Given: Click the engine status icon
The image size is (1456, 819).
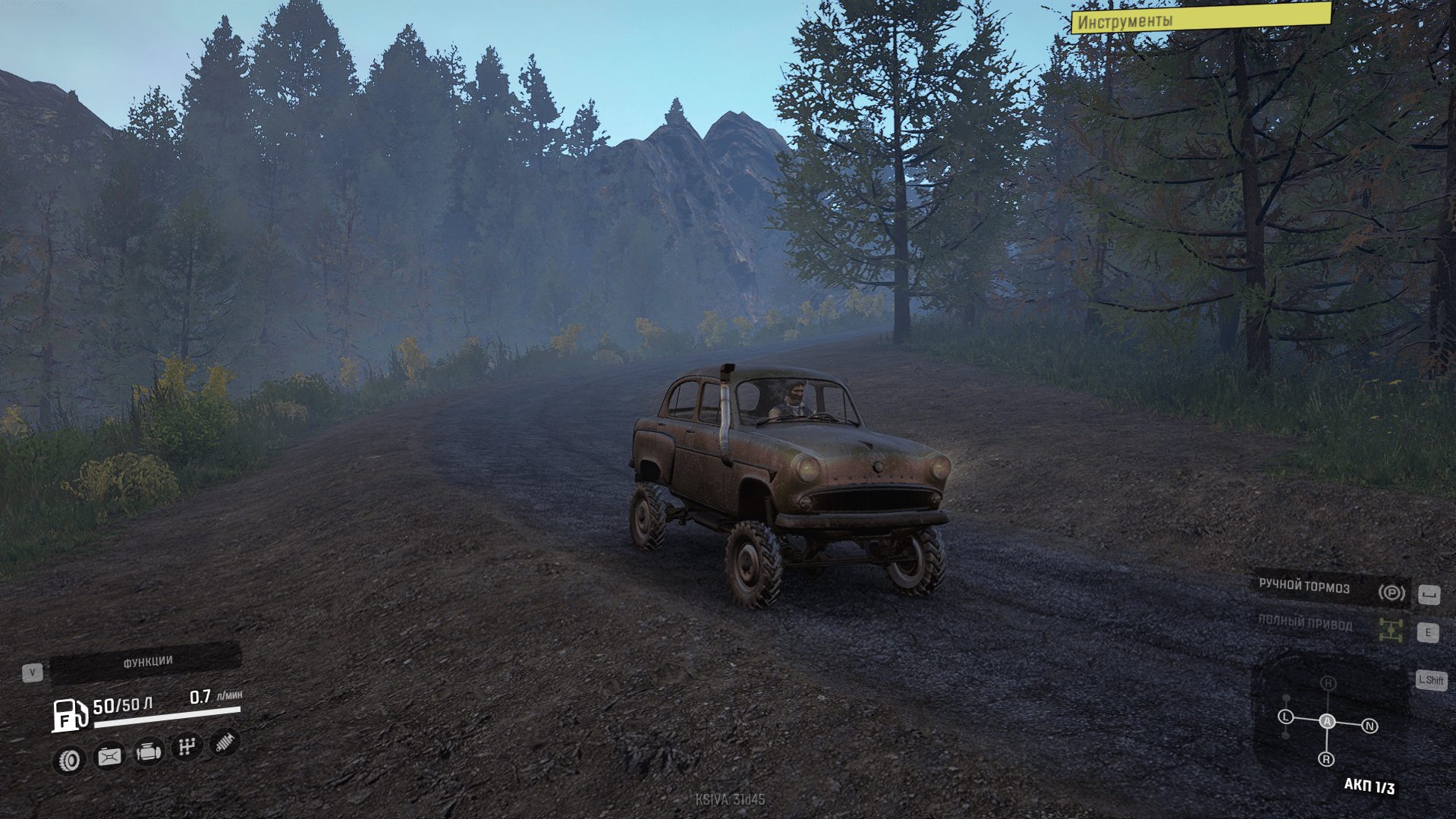Looking at the screenshot, I should [x=149, y=752].
